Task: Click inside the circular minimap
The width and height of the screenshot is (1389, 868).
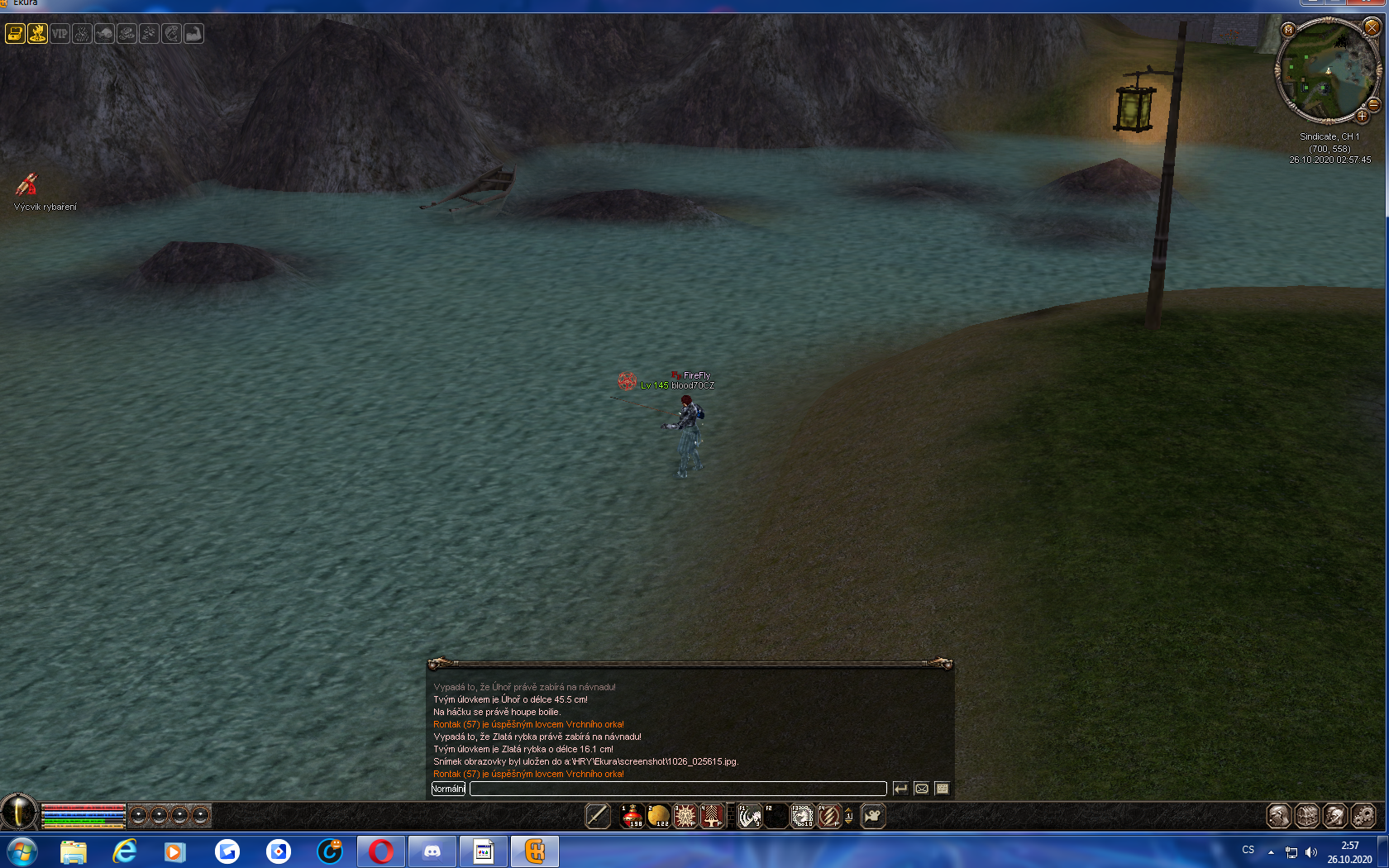Action: 1328,71
